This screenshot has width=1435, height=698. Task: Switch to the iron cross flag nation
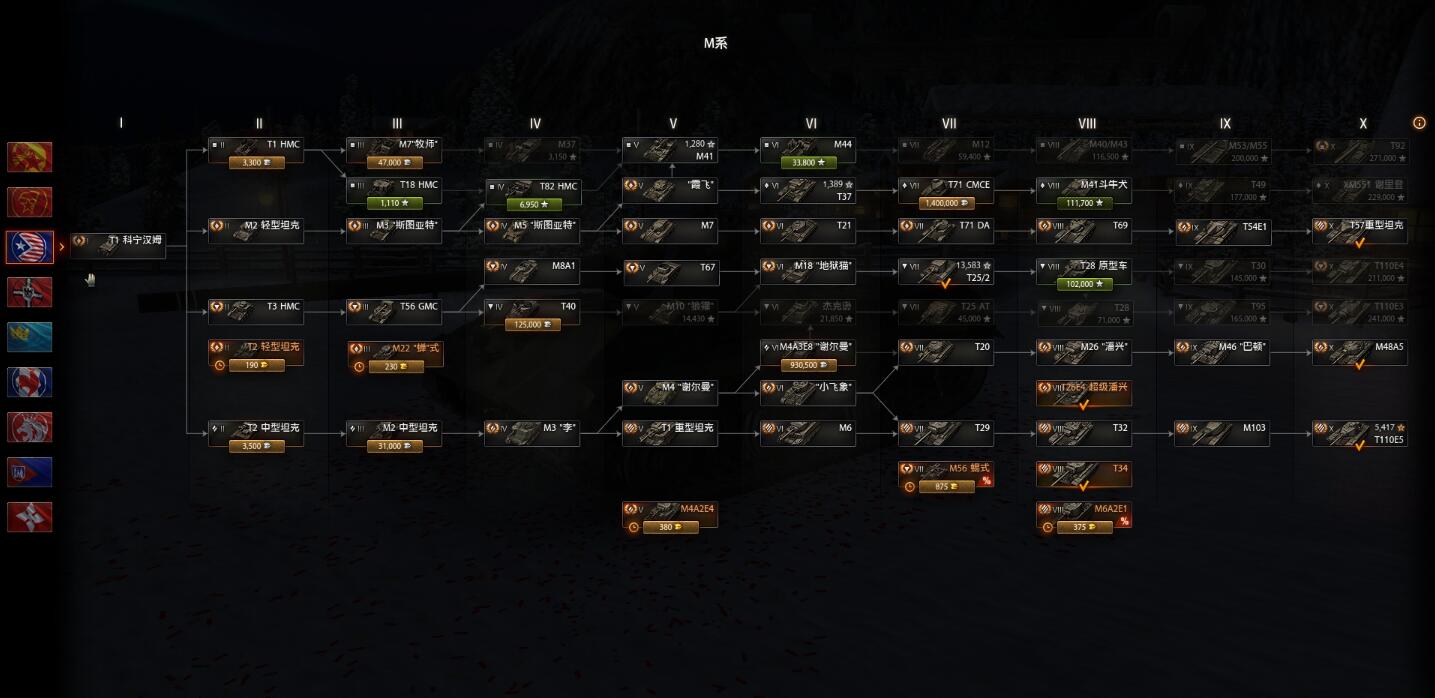point(30,292)
